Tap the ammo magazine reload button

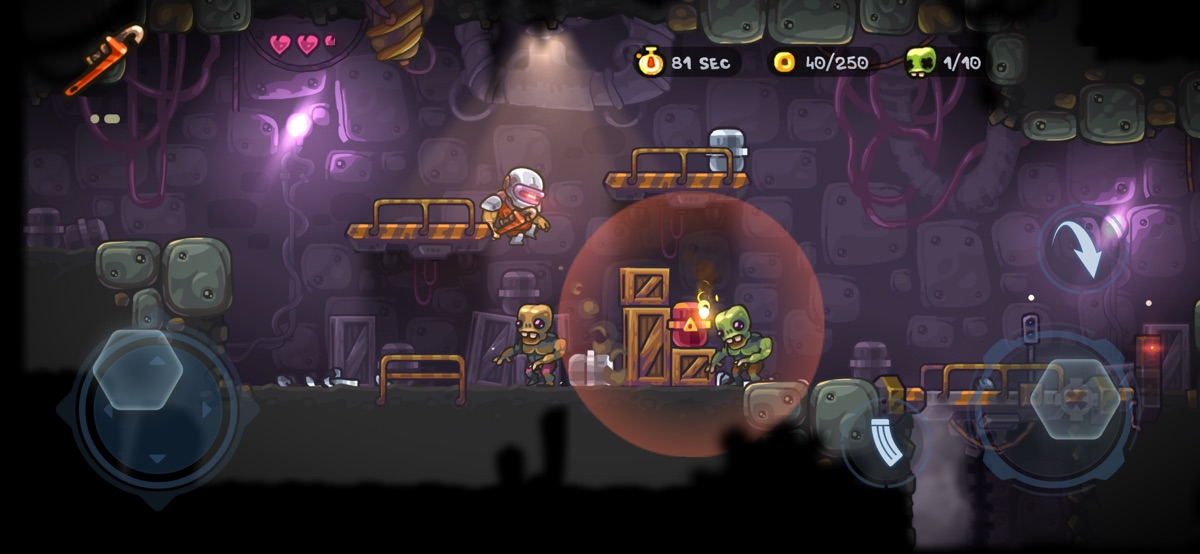coord(881,444)
